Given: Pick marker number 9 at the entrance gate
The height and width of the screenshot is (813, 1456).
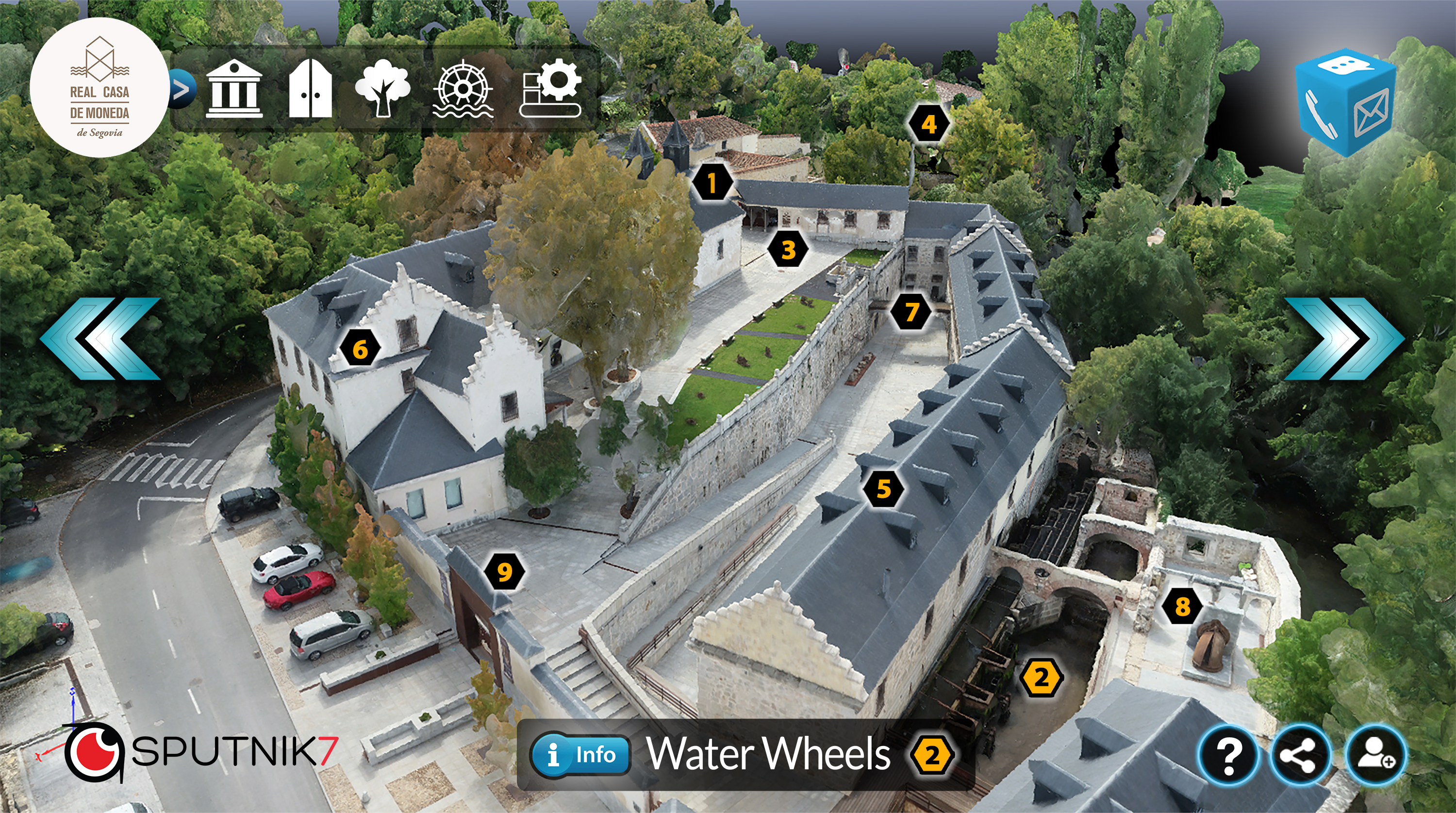Looking at the screenshot, I should point(504,572).
